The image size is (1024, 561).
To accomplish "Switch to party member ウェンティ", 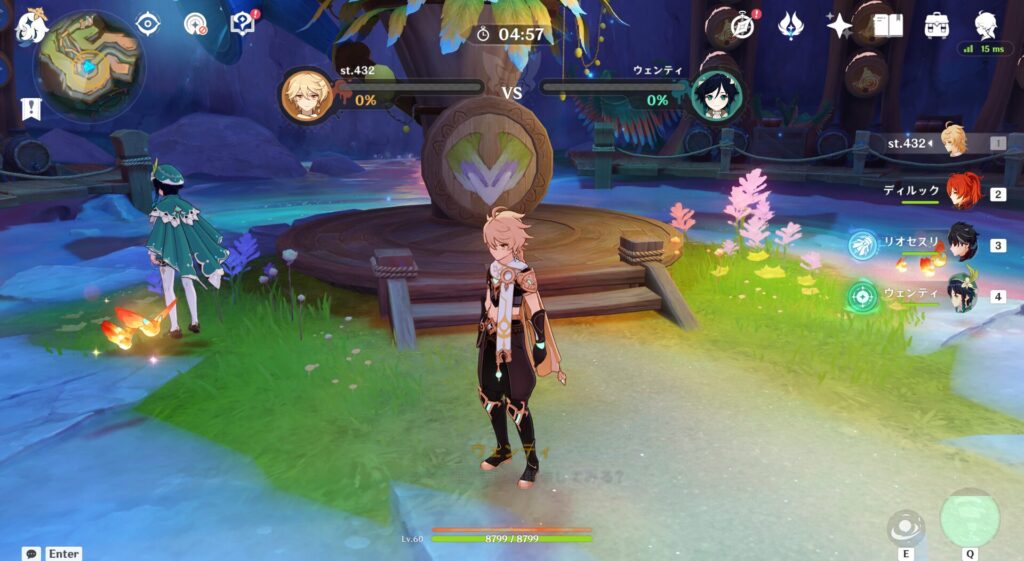I will coord(962,294).
